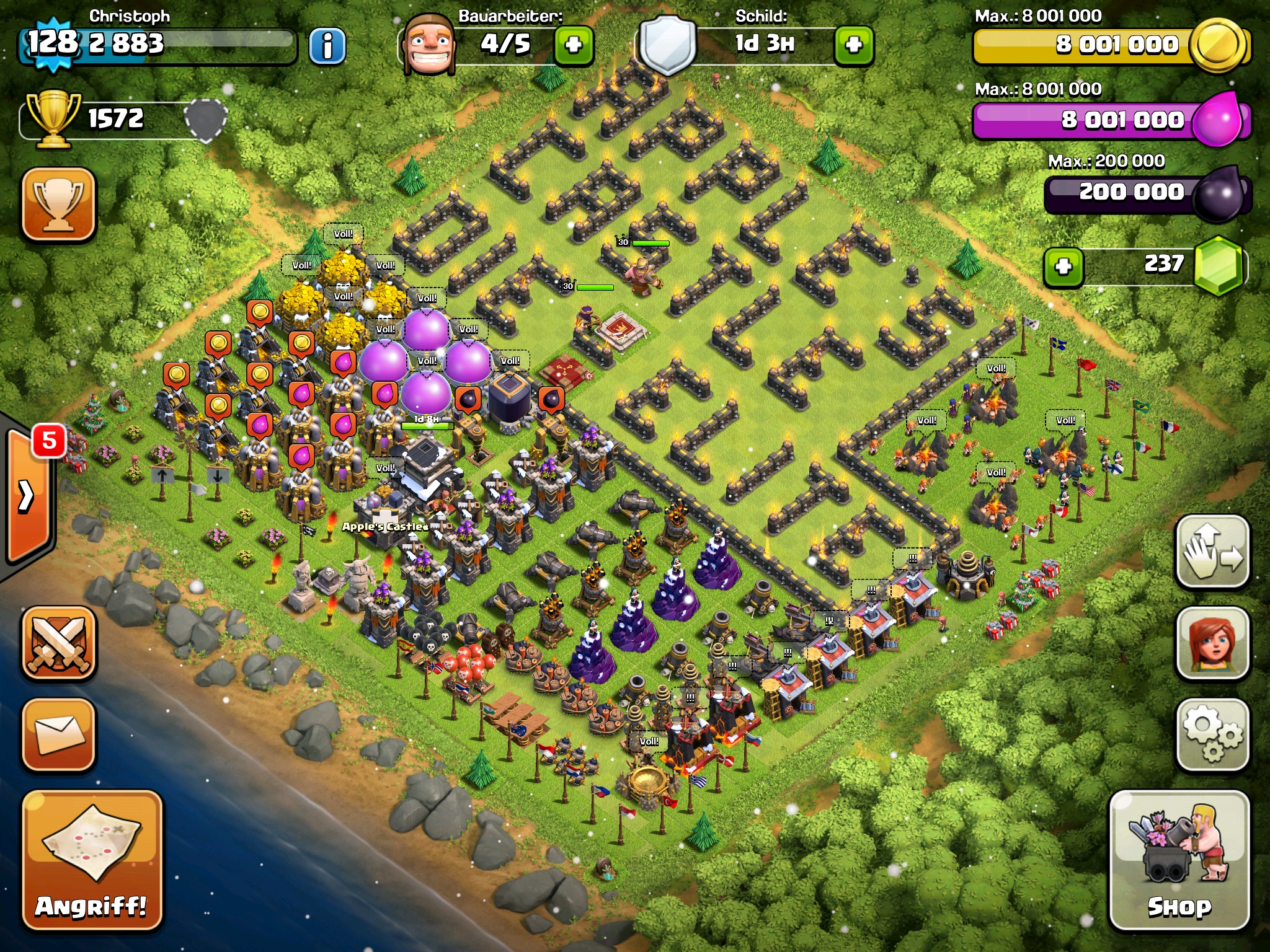Expand the side chat arrow tab
Screen dimensions: 1270x952
(x=28, y=496)
